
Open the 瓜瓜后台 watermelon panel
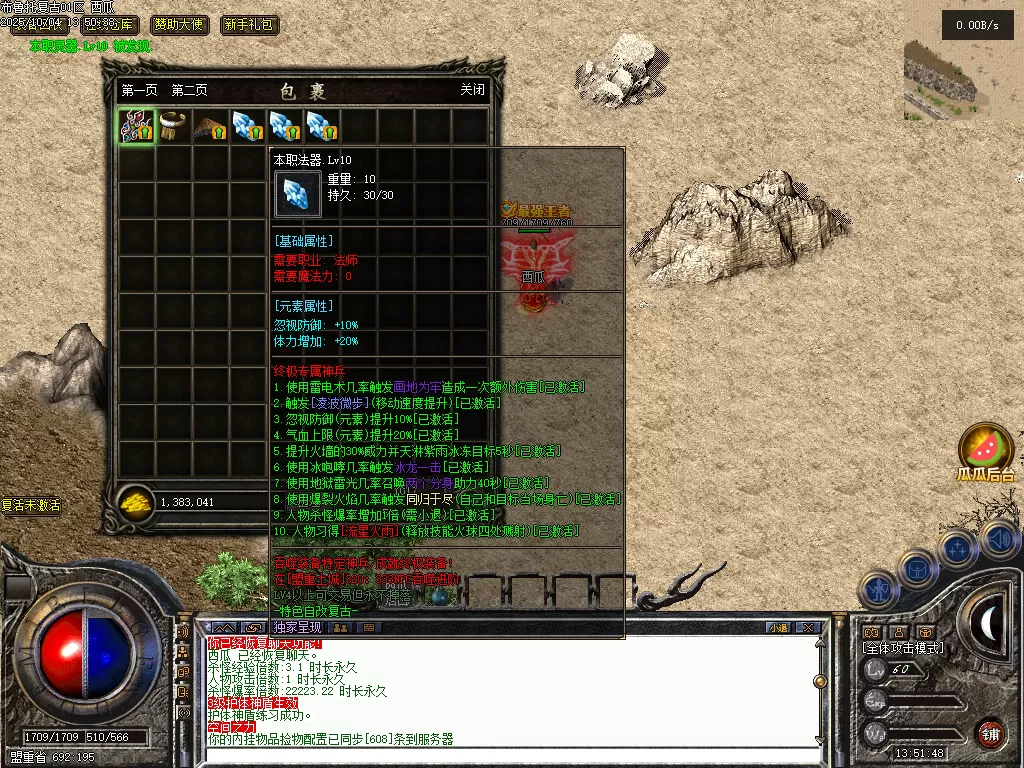tap(985, 452)
